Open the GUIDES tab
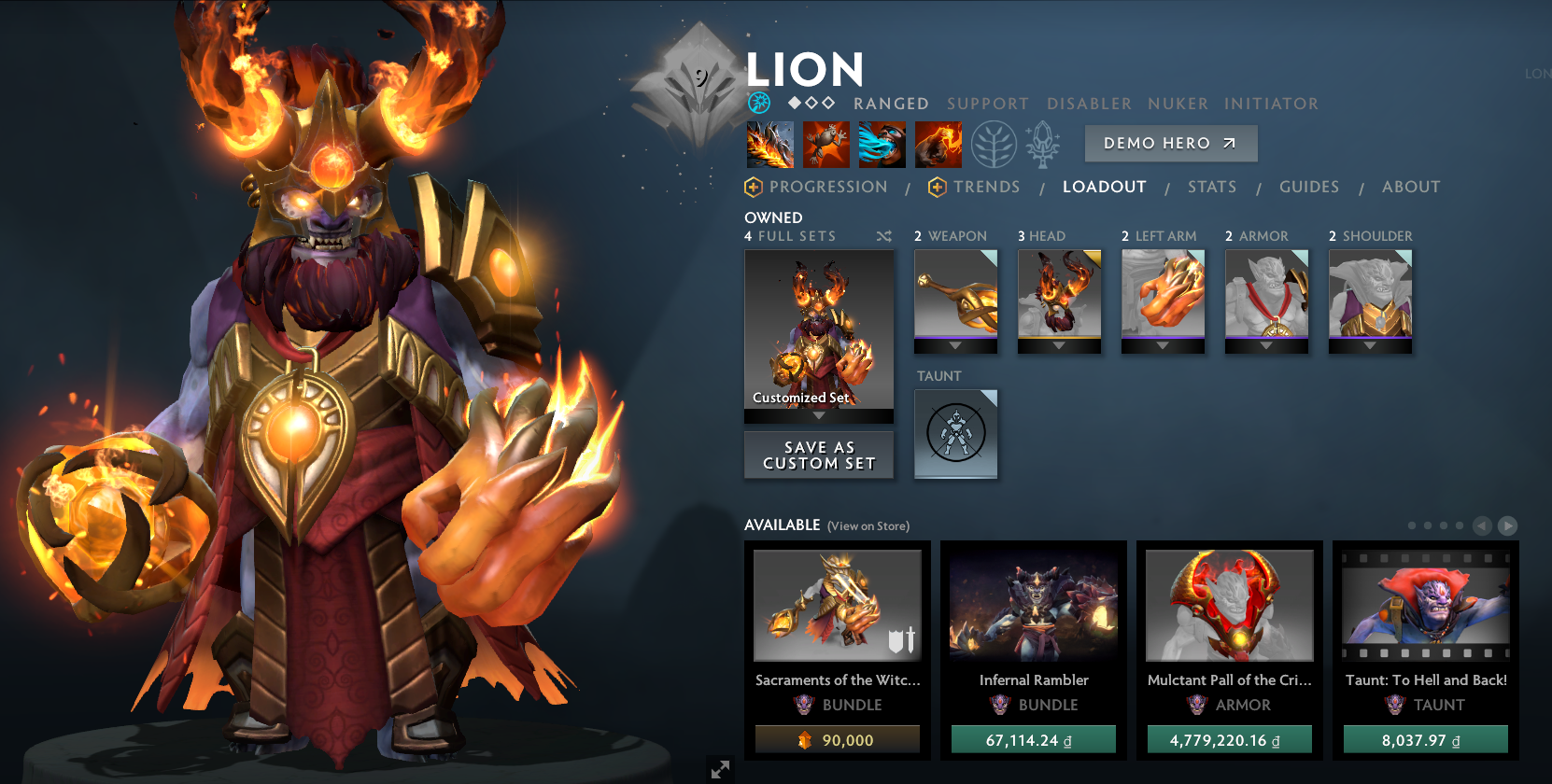The height and width of the screenshot is (784, 1552). coord(1309,187)
